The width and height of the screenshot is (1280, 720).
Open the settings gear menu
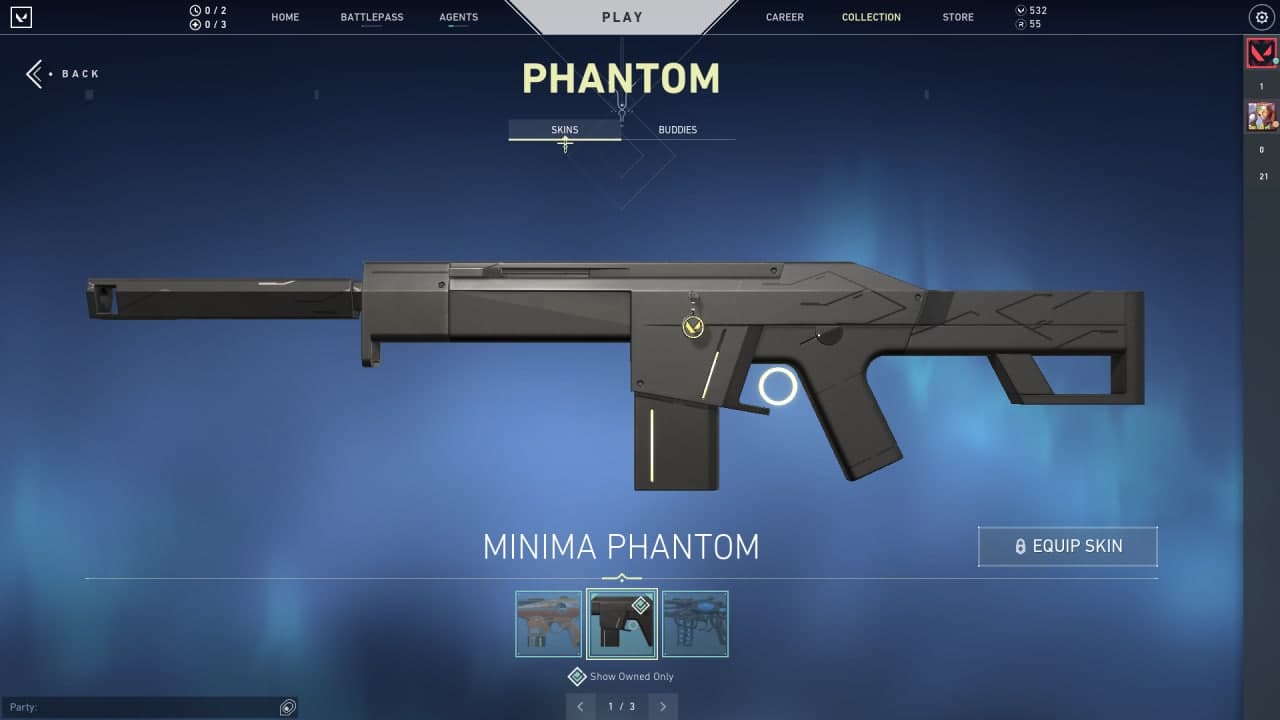click(1262, 17)
